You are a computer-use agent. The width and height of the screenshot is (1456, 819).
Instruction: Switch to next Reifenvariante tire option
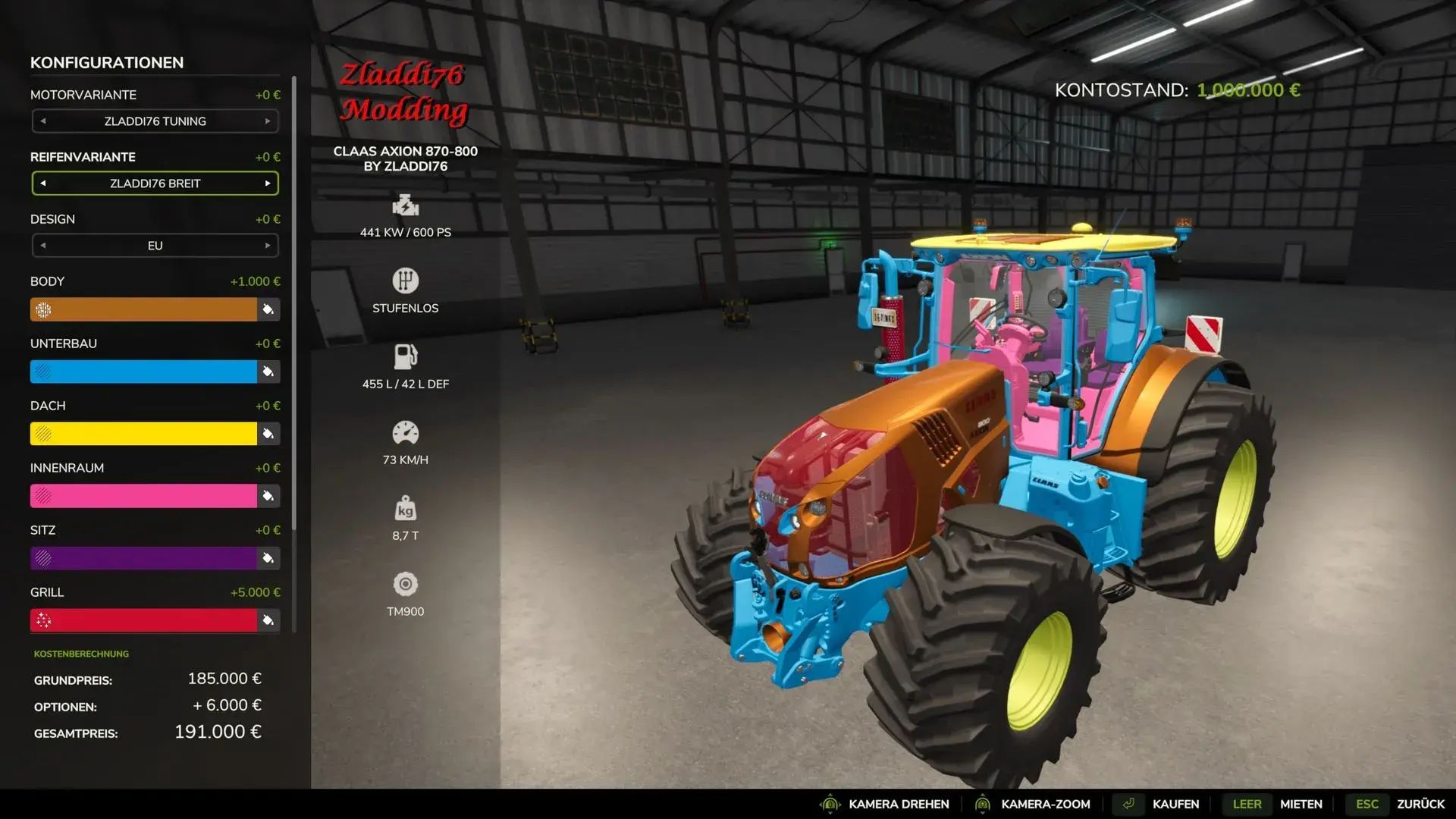coord(268,184)
